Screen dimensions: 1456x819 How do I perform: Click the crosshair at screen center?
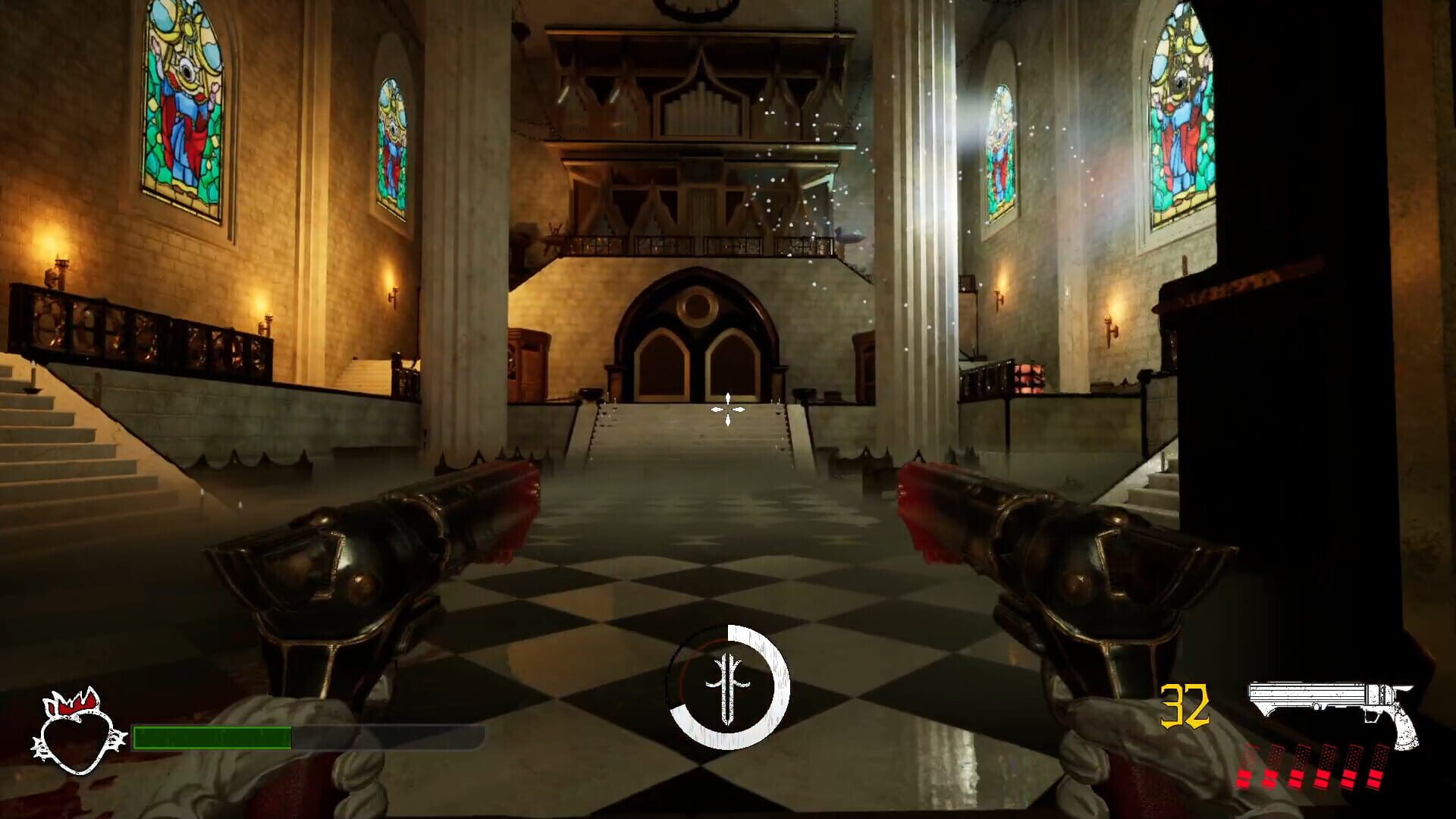(726, 409)
